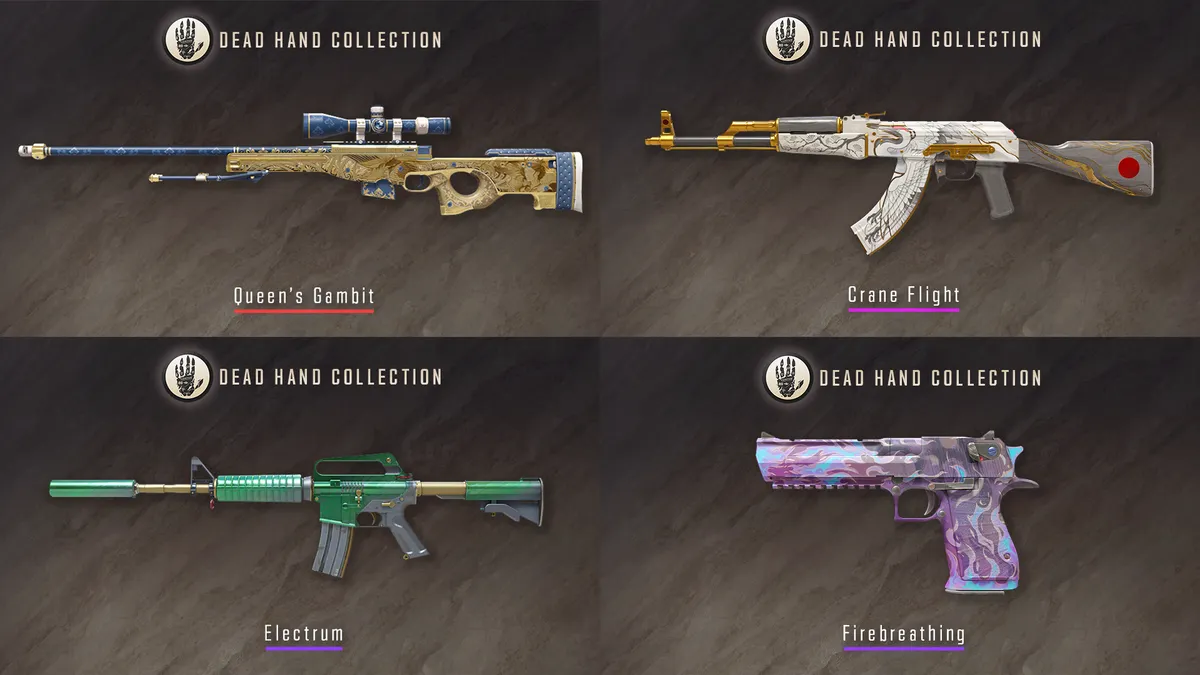Choose the Crane Flight AK-47 skin

click(x=900, y=165)
